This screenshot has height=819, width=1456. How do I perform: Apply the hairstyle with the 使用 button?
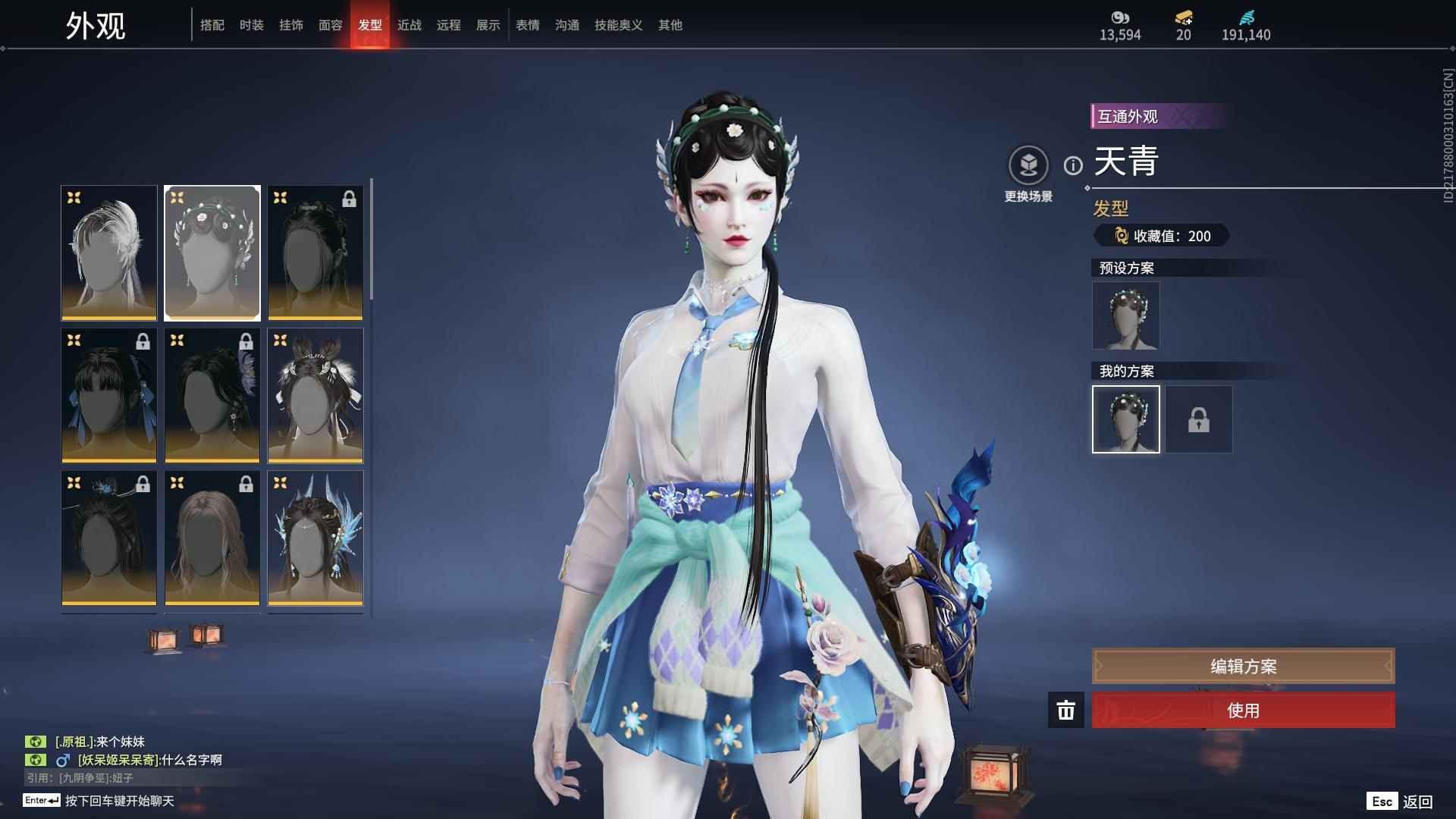pyautogui.click(x=1243, y=711)
